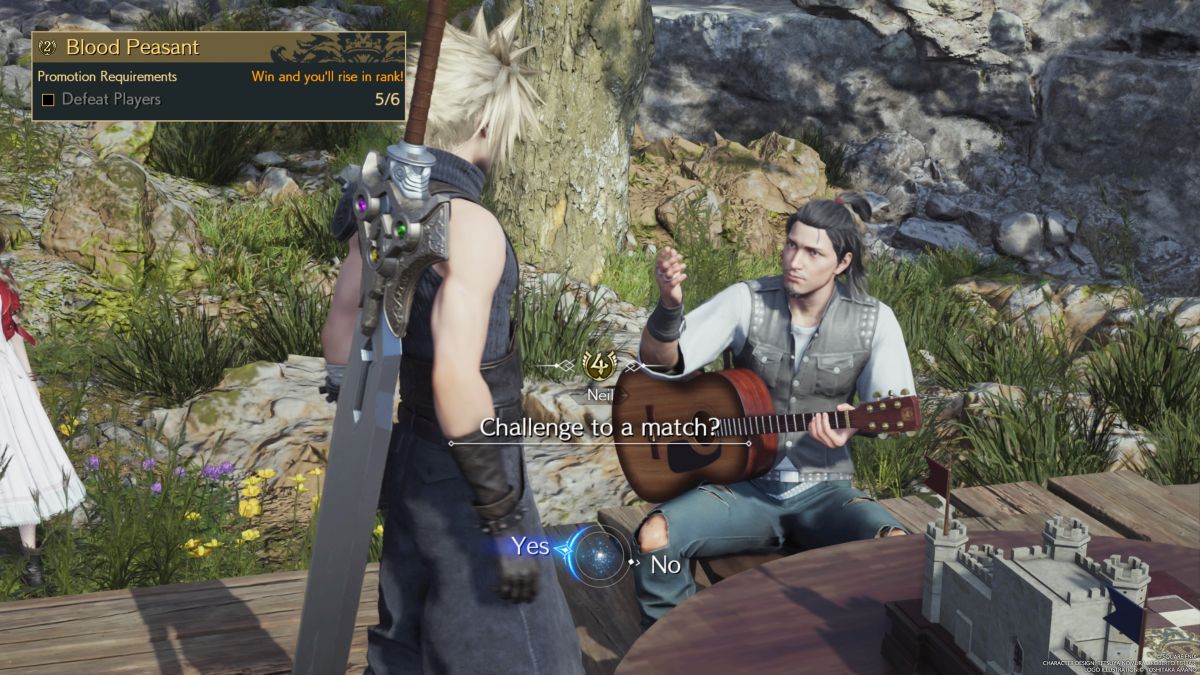Choose Yes to challenge Neil

[x=531, y=546]
